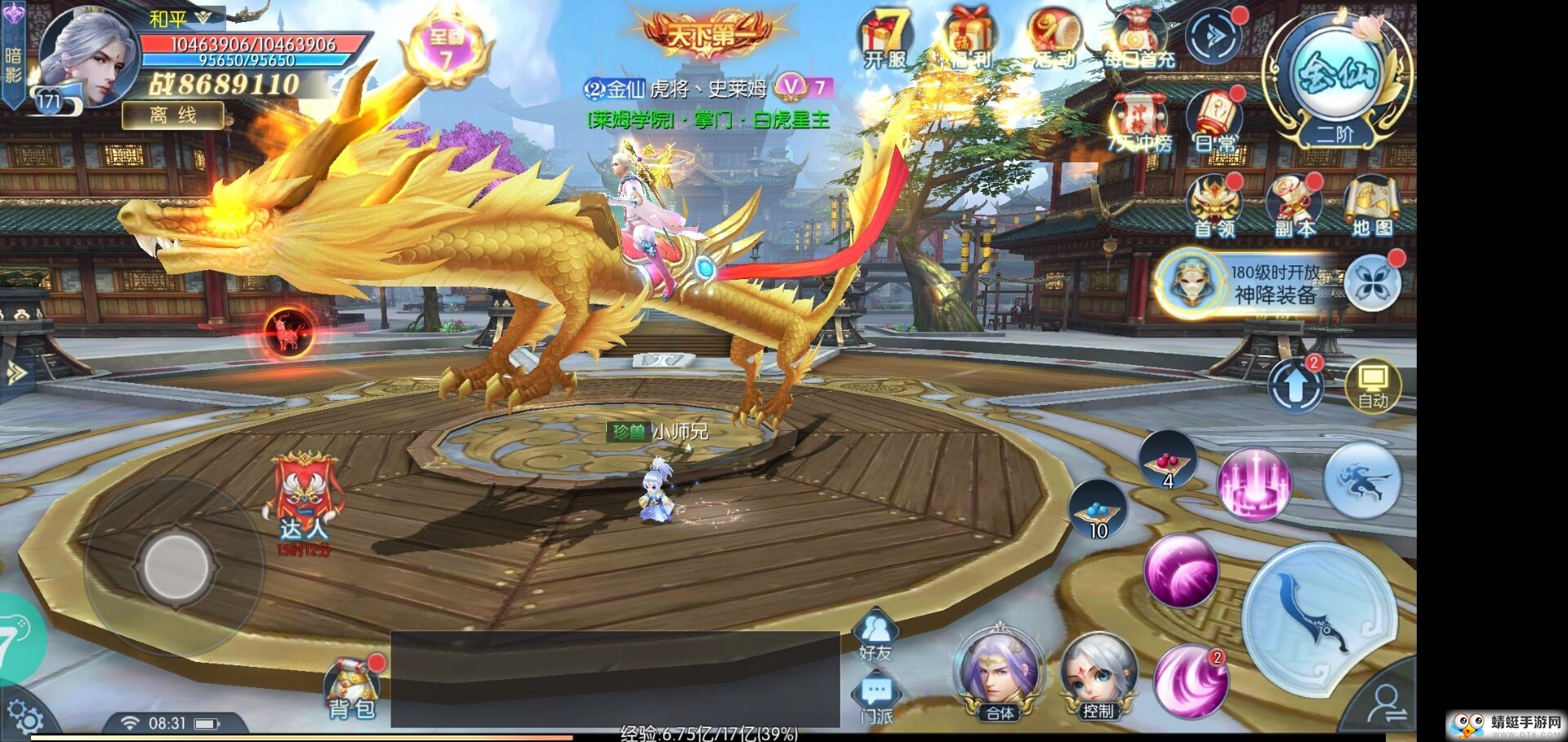Screen dimensions: 1568x742
Task: Toggle 自动 auto-battle mode
Action: pos(1373,385)
